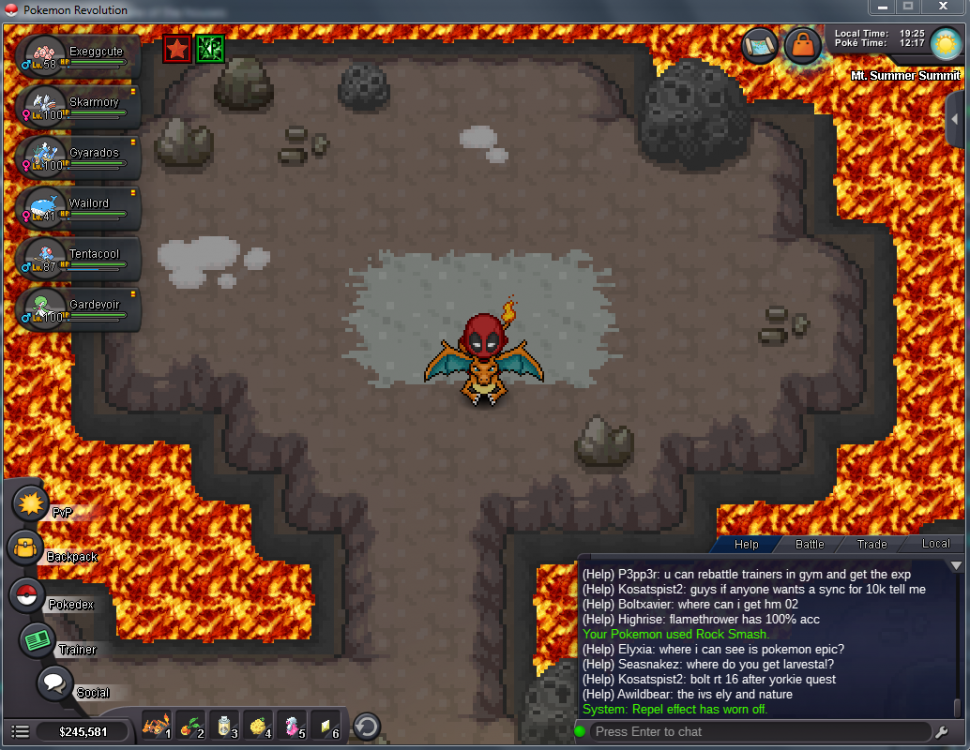Choose Gardevoir from the party
This screenshot has height=750, width=970.
tap(78, 308)
